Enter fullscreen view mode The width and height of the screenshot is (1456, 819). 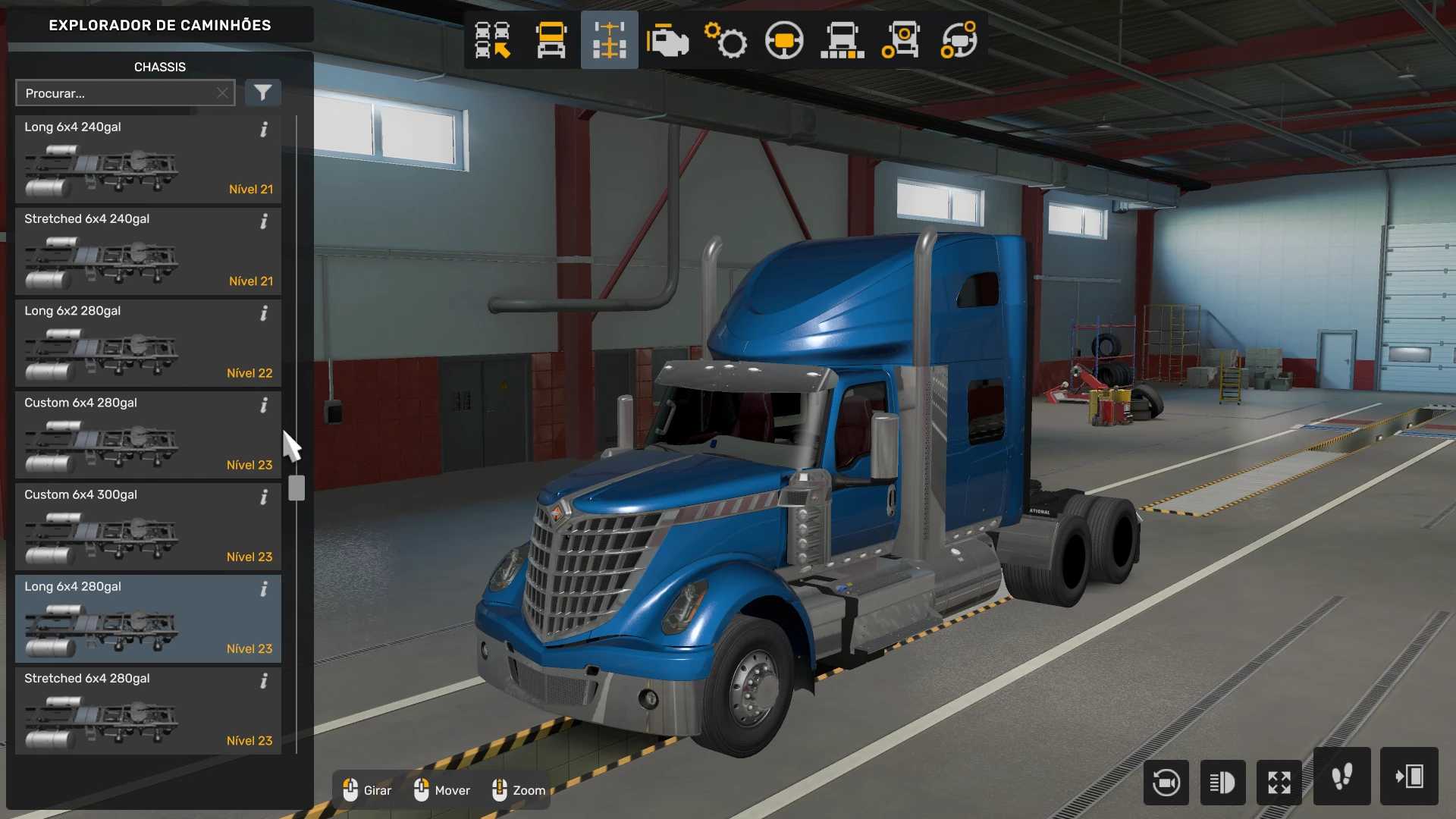tap(1279, 782)
